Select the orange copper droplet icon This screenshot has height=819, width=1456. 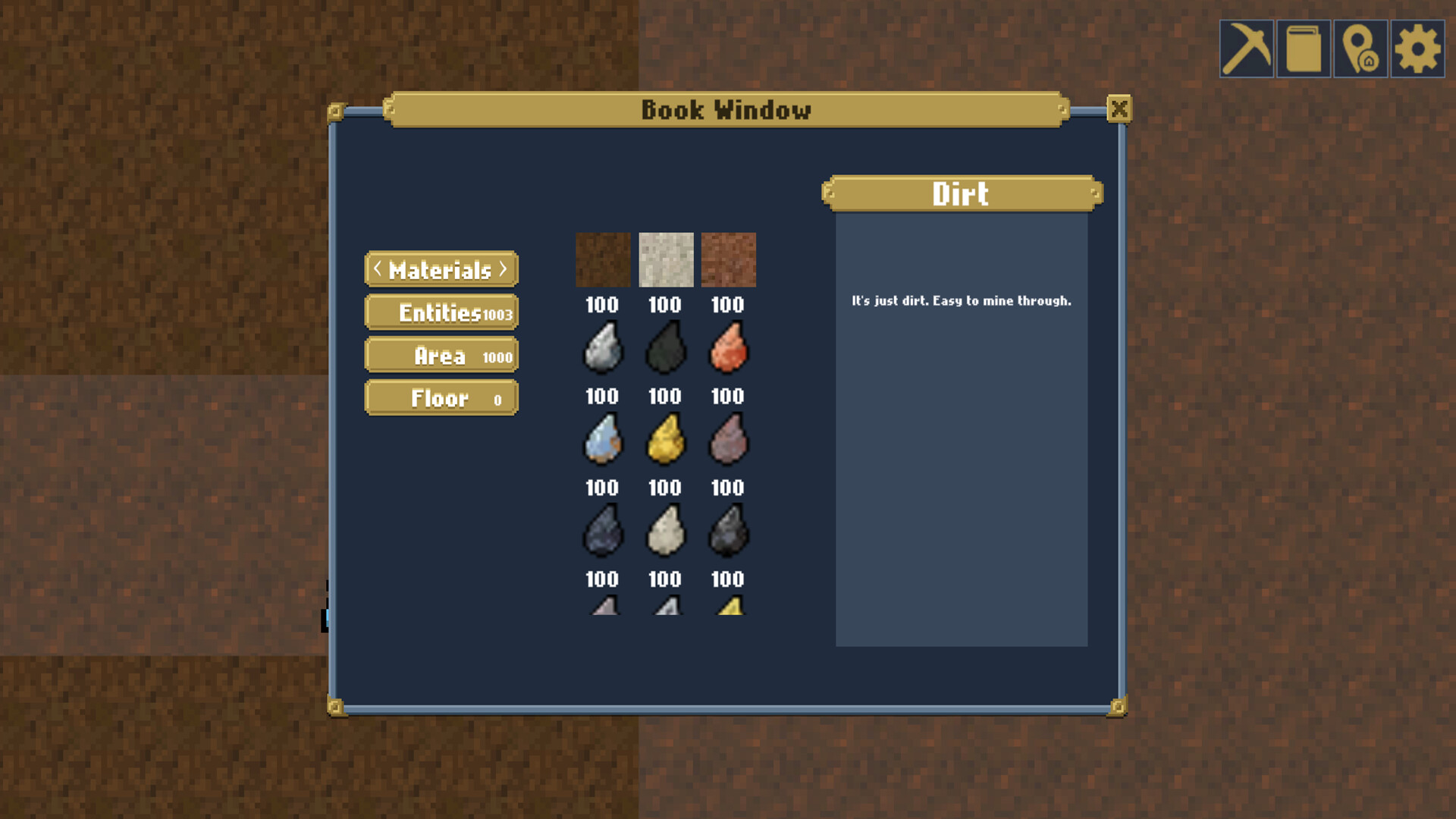pos(728,347)
